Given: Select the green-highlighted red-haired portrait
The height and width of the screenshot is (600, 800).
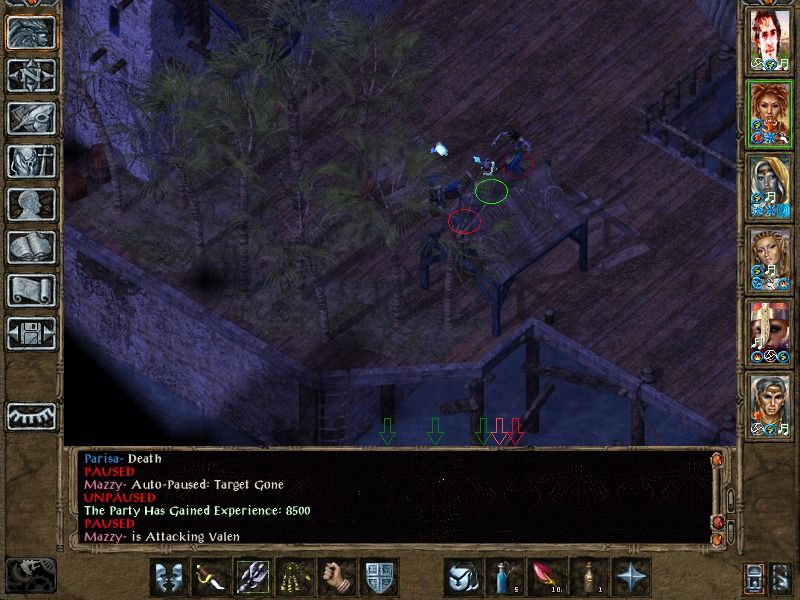Looking at the screenshot, I should click(769, 111).
